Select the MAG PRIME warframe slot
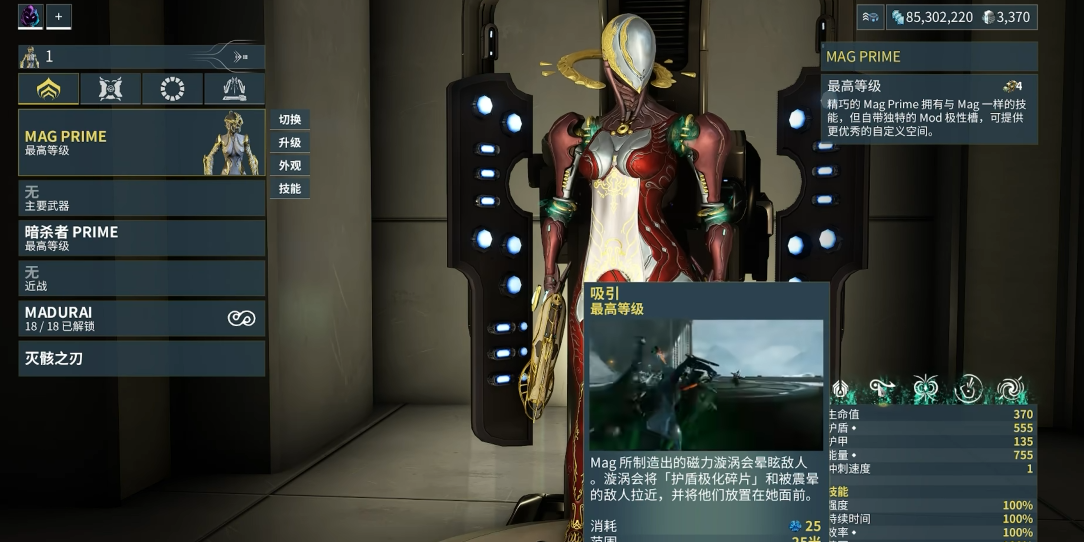1084x542 pixels. tap(141, 143)
